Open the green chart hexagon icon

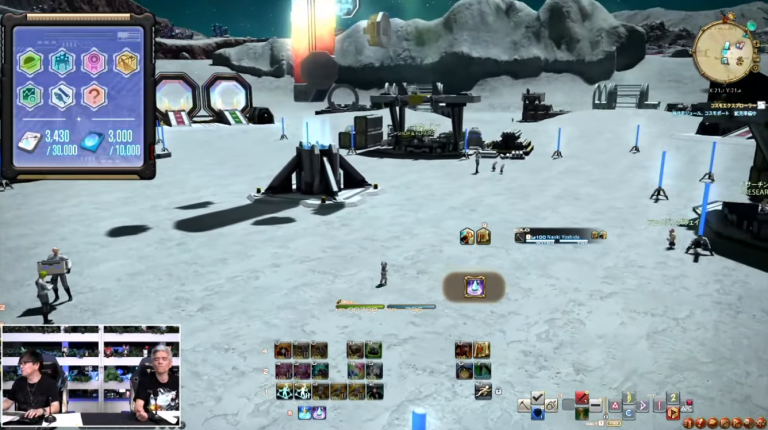(31, 96)
